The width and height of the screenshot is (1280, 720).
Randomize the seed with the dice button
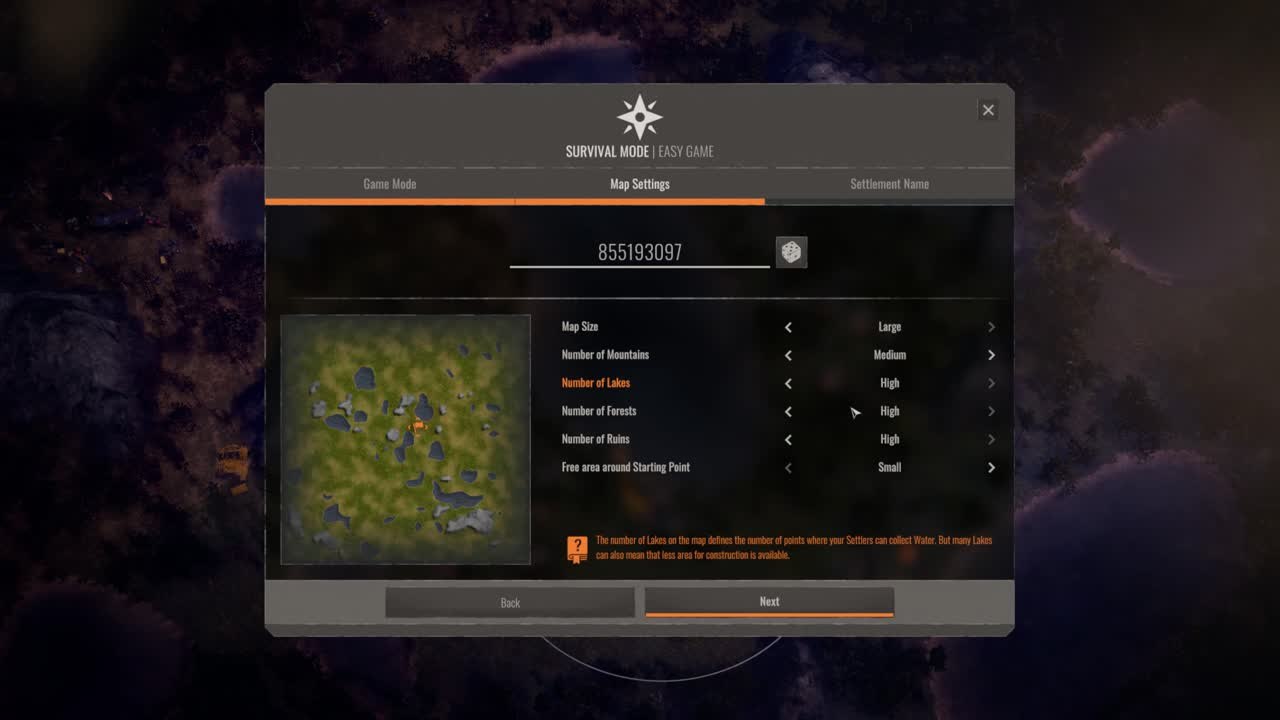[791, 252]
